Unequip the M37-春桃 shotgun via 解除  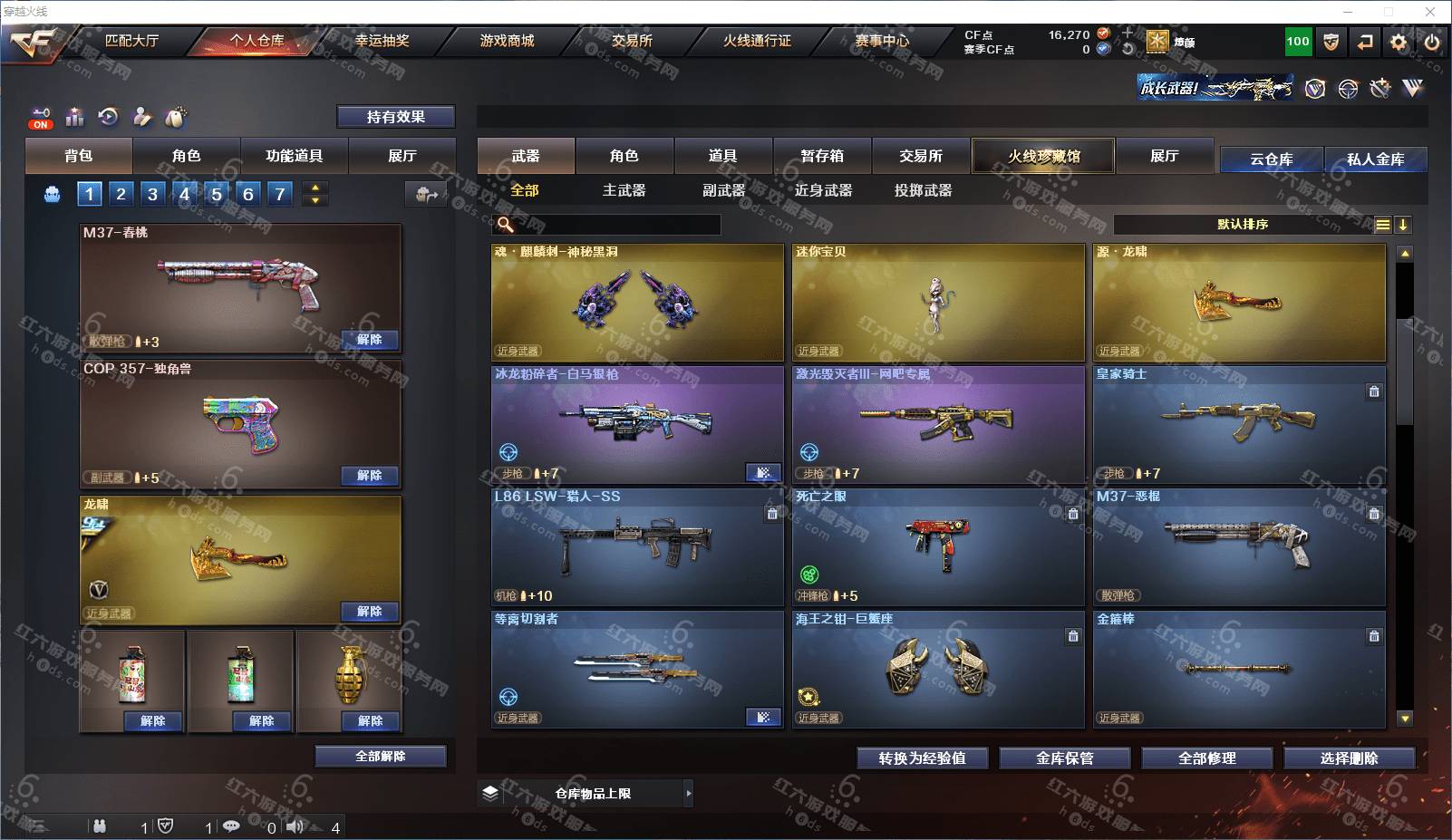click(x=369, y=340)
